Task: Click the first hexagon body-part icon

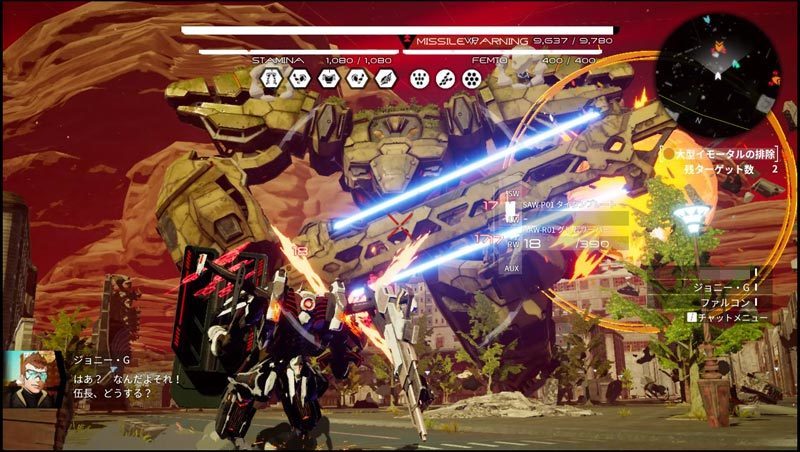Action: [269, 79]
